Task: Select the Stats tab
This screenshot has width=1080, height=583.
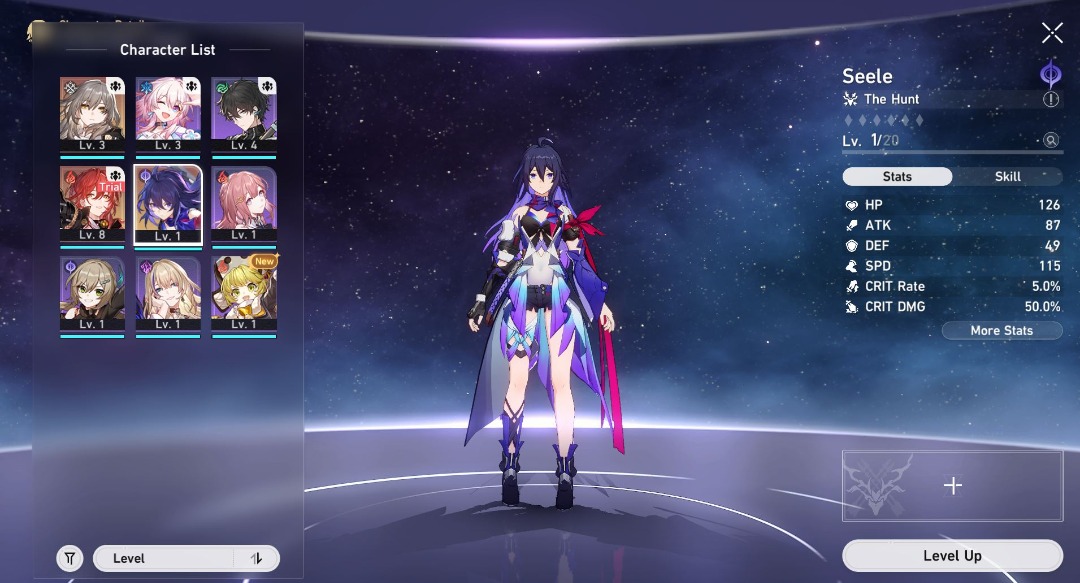Action: point(897,177)
